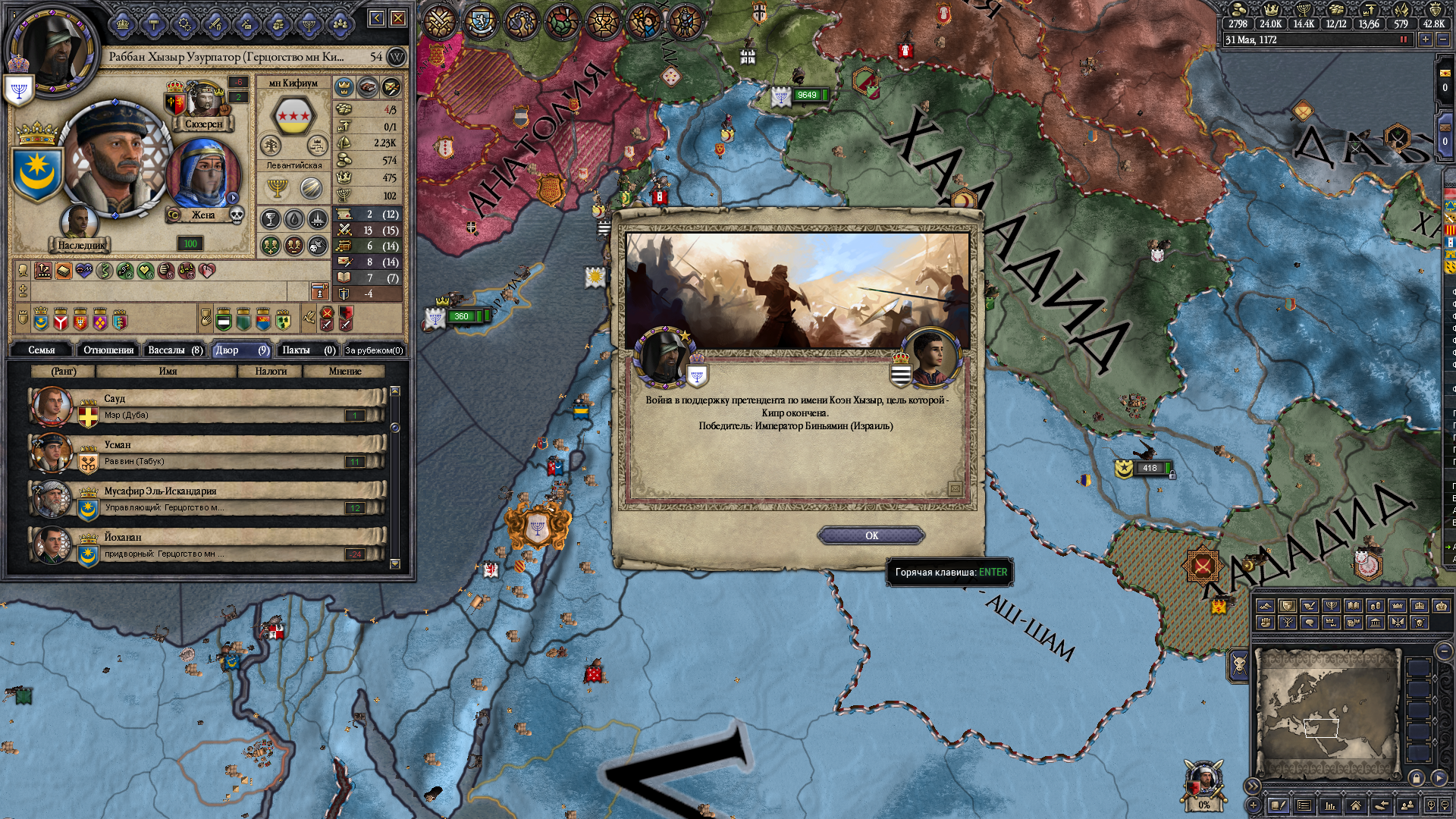Image resolution: width=1456 pixels, height=819 pixels.
Task: Sort the court list by Налоги
Action: tap(271, 371)
